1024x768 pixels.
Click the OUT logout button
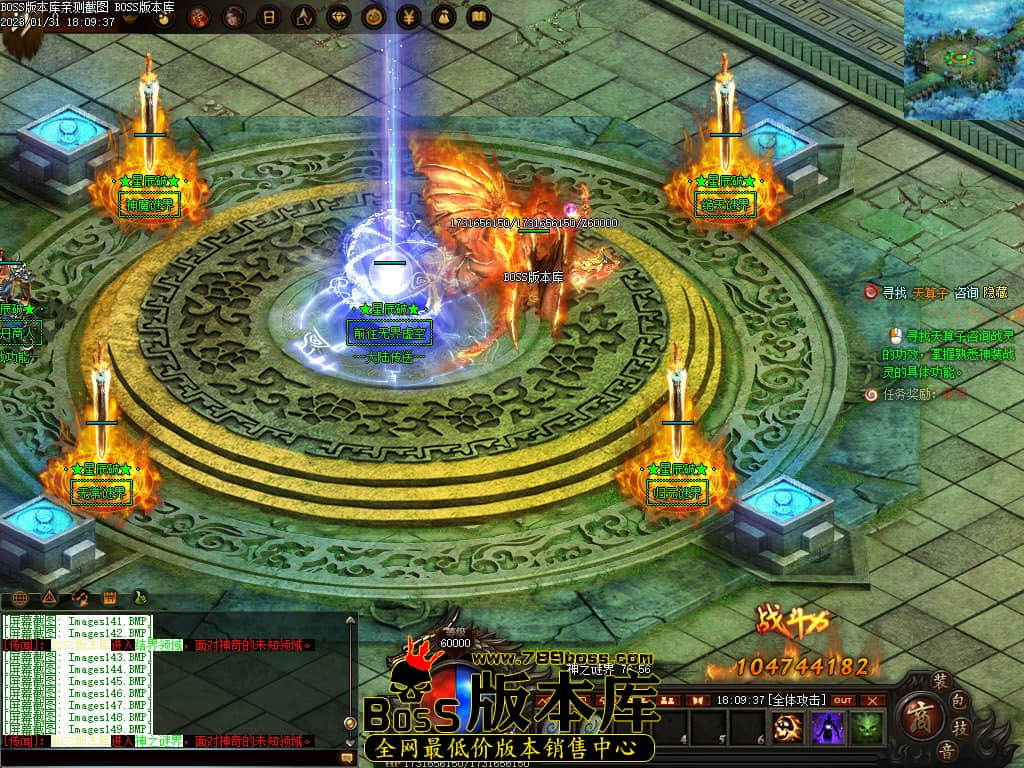(843, 700)
